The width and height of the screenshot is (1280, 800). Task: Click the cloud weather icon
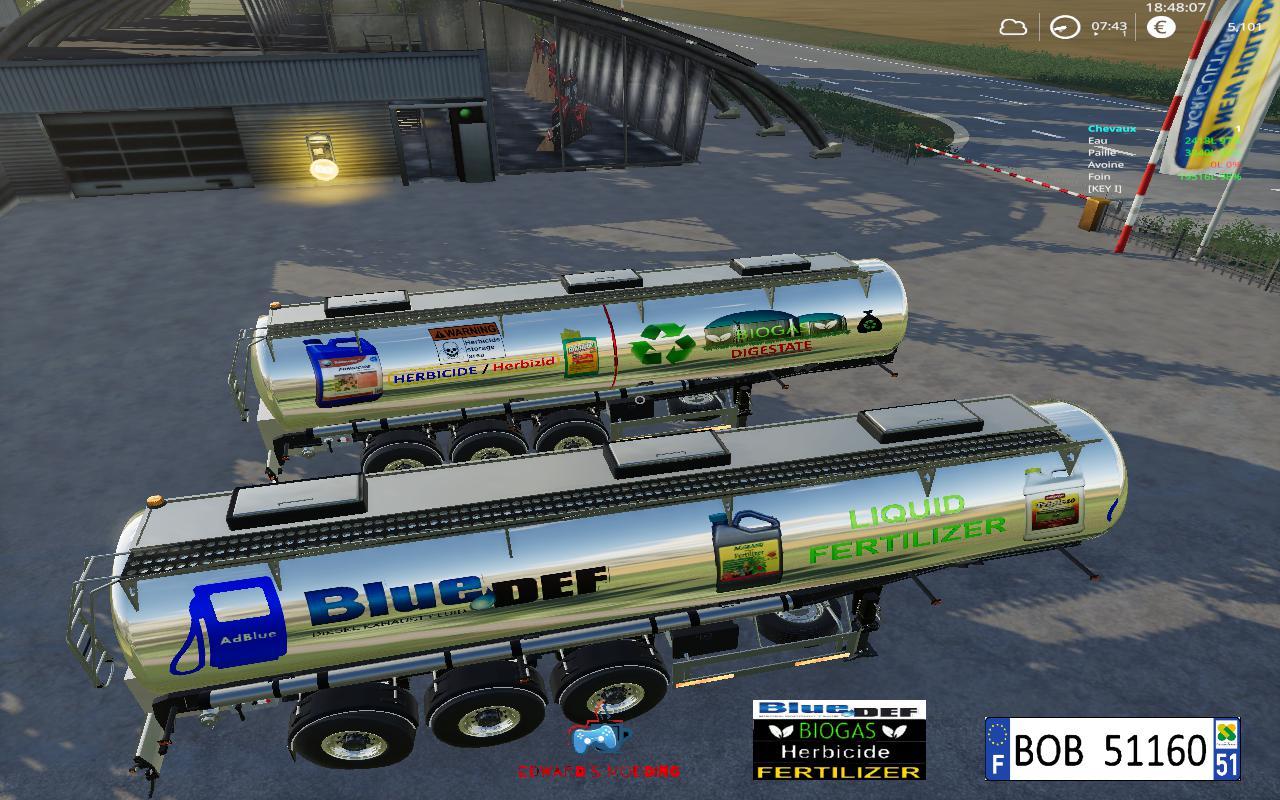point(1014,27)
